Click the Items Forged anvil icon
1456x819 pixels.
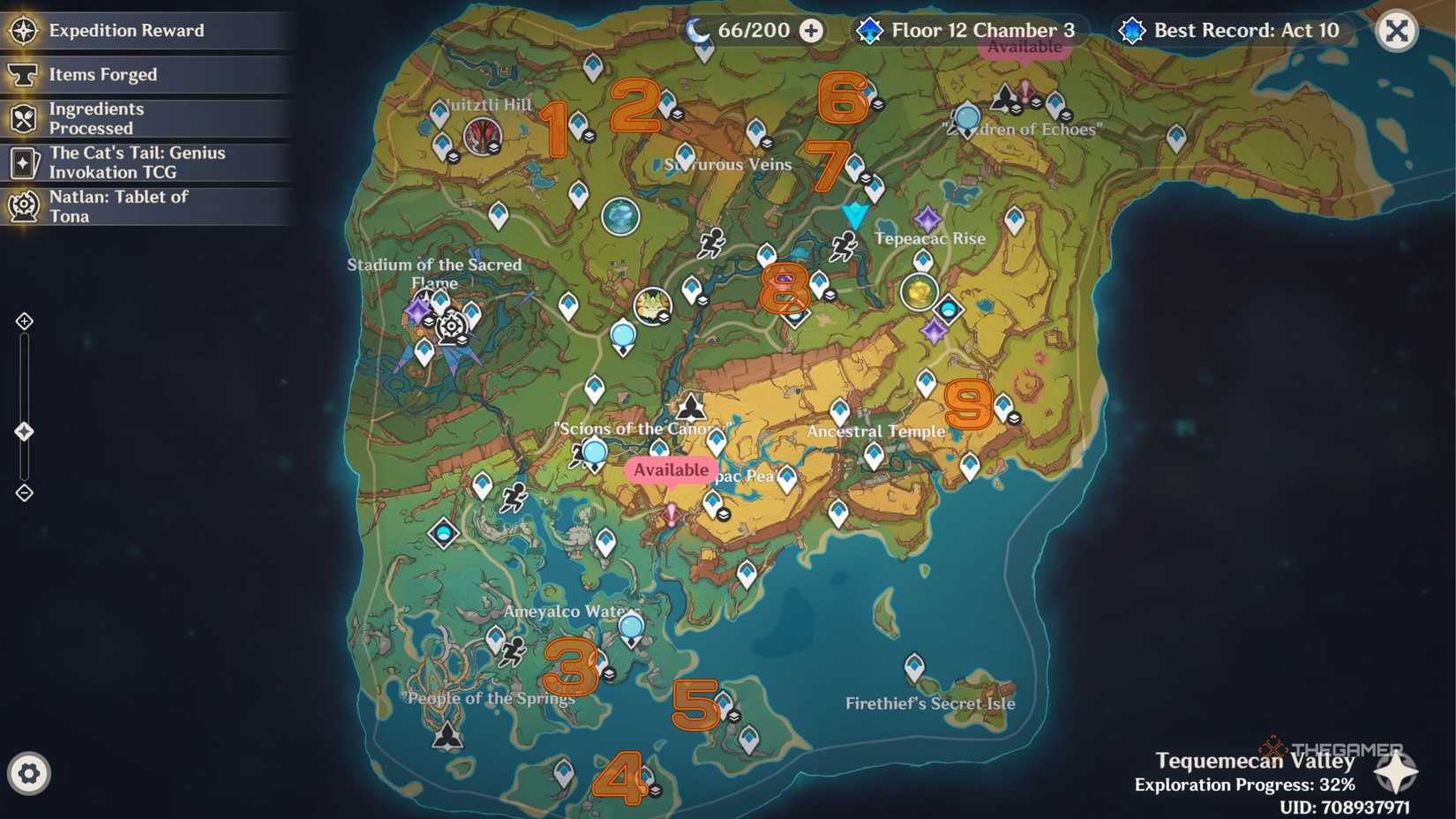[x=24, y=74]
